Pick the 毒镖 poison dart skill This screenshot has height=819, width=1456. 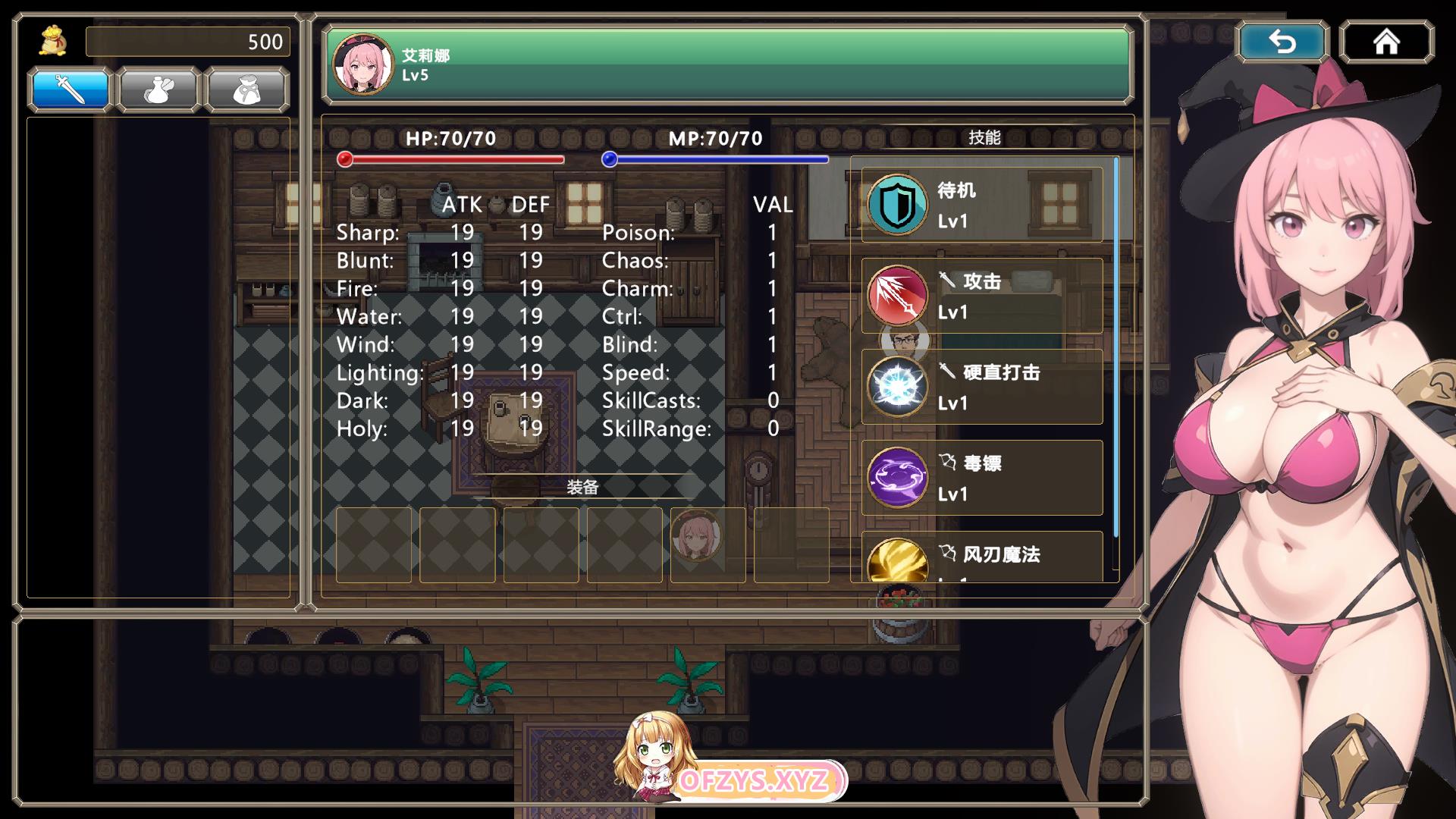tap(981, 478)
